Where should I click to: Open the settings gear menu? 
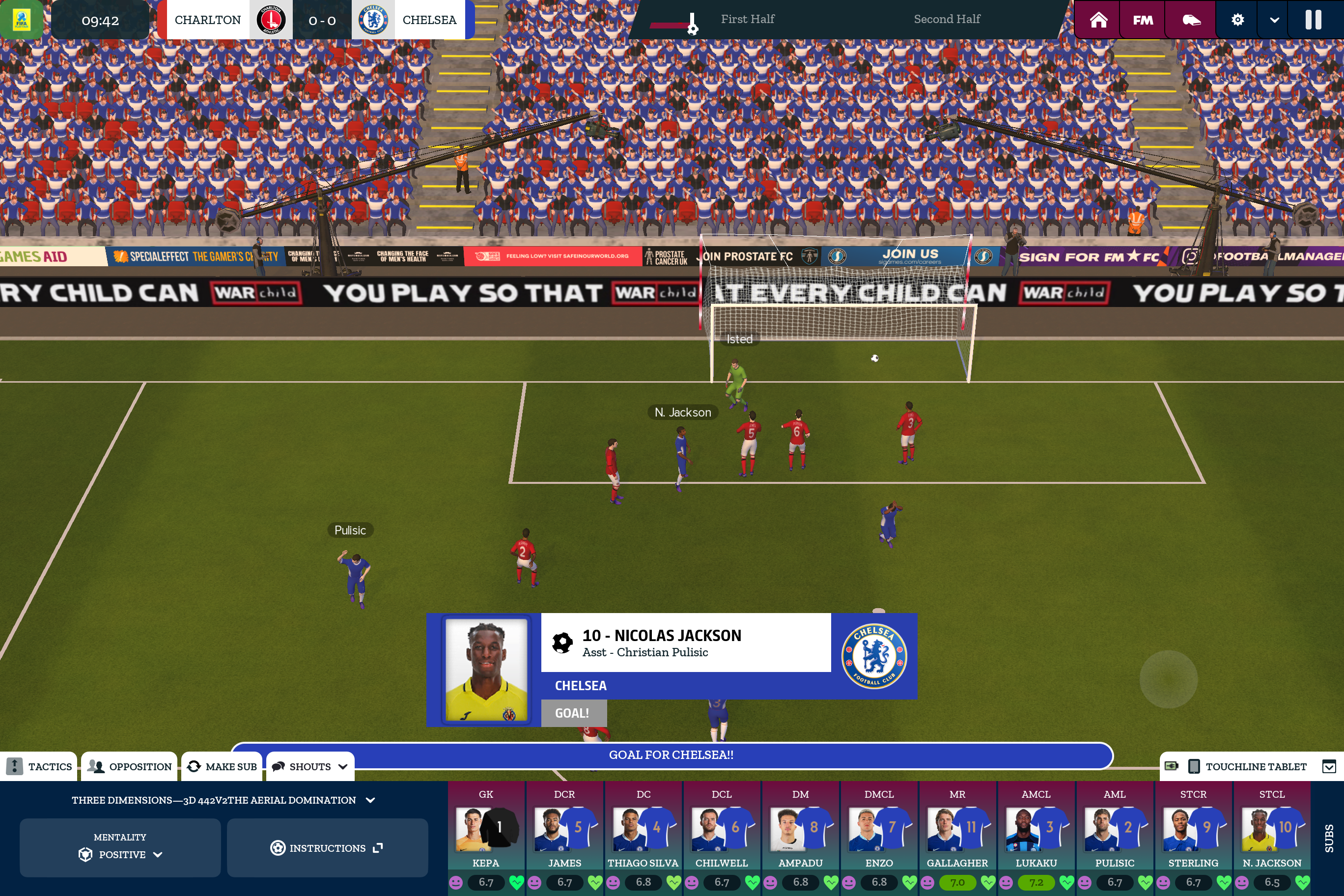pos(1237,20)
